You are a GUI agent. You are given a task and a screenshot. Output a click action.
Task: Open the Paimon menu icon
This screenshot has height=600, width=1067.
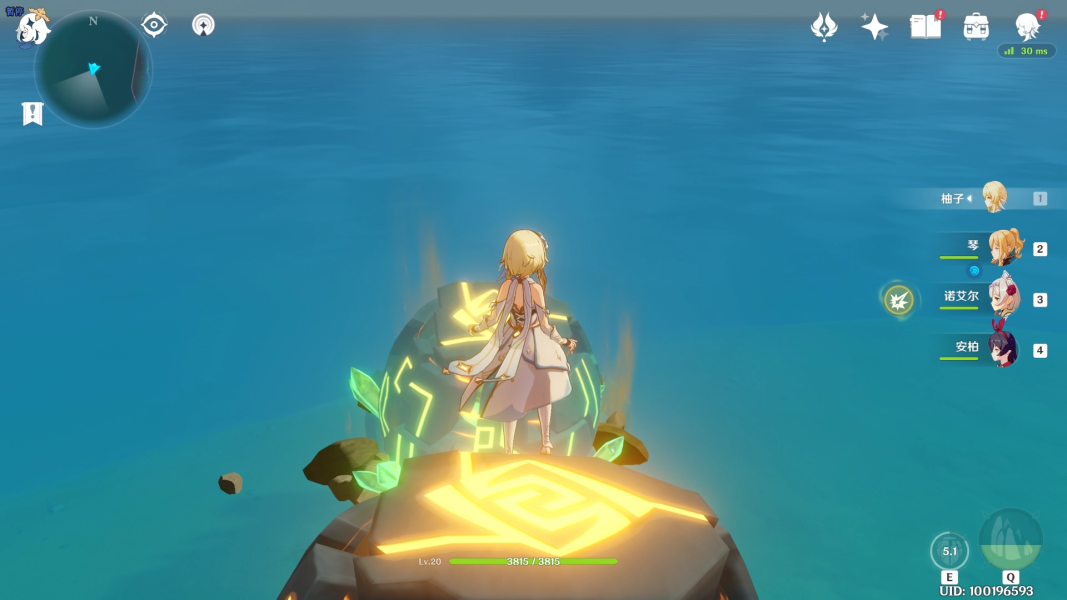[32, 28]
